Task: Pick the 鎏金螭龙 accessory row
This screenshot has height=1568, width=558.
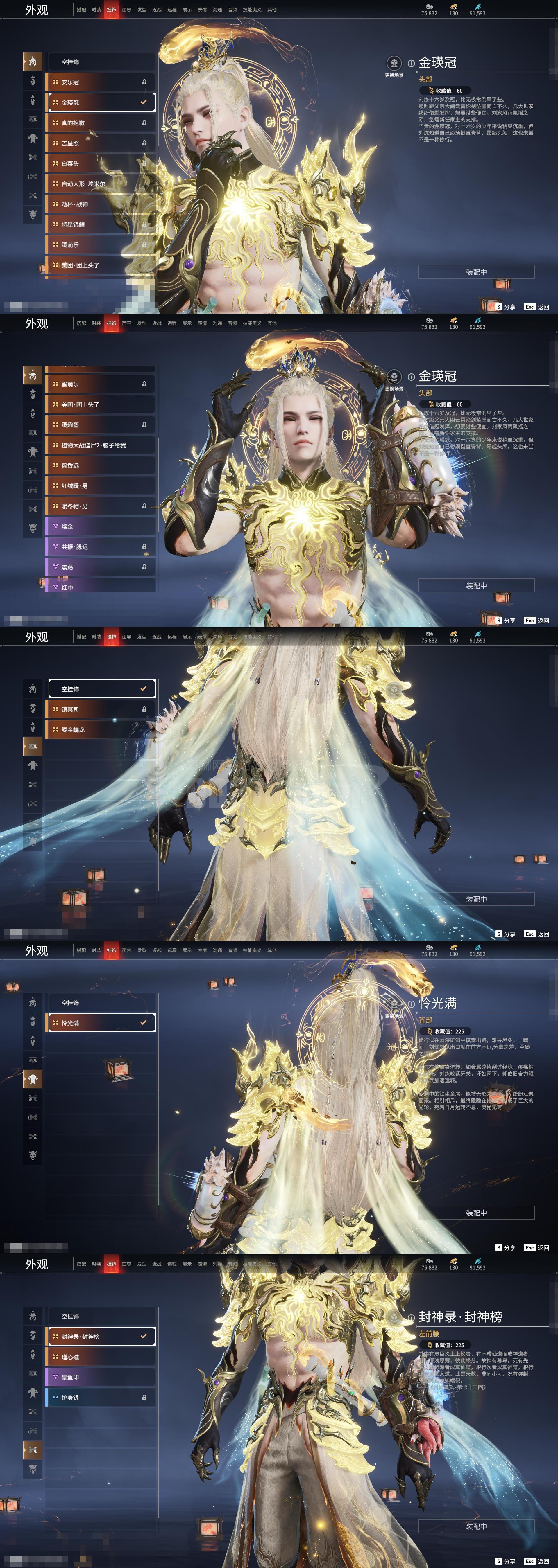Action: [x=101, y=730]
